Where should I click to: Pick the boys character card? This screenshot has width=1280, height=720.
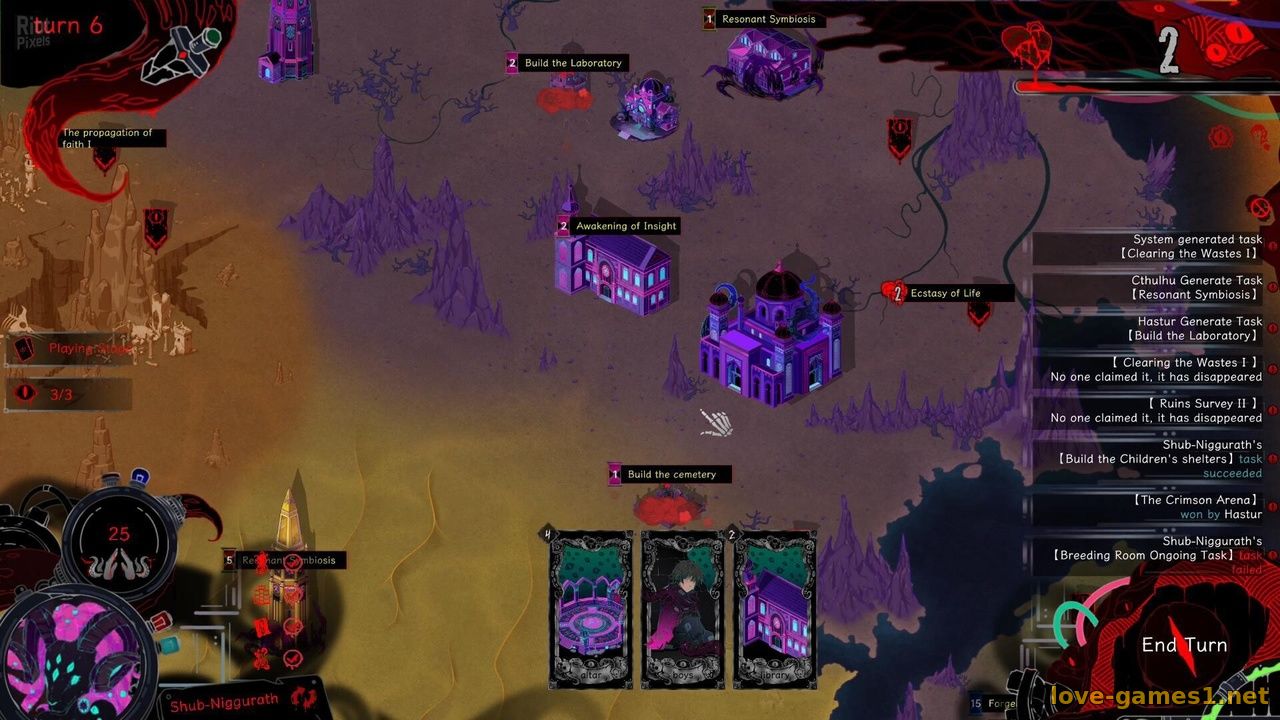[x=683, y=608]
